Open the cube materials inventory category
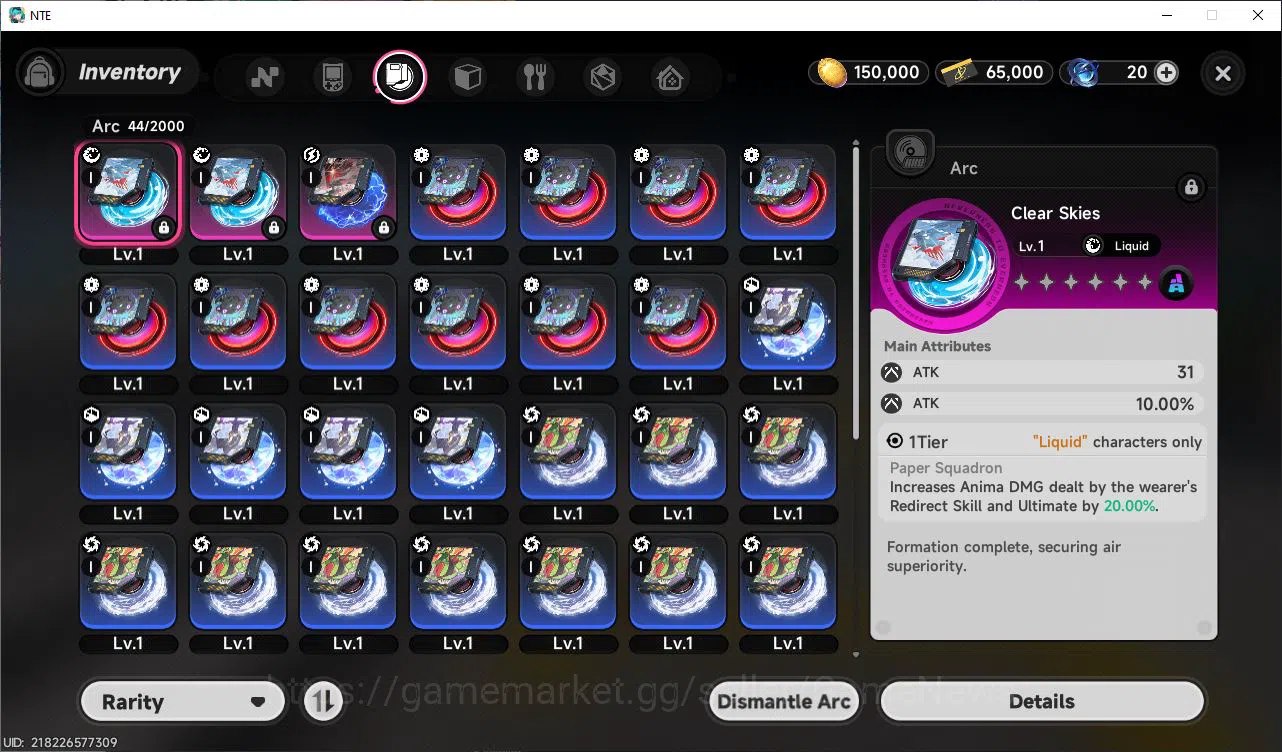This screenshot has height=752, width=1282. pos(468,76)
